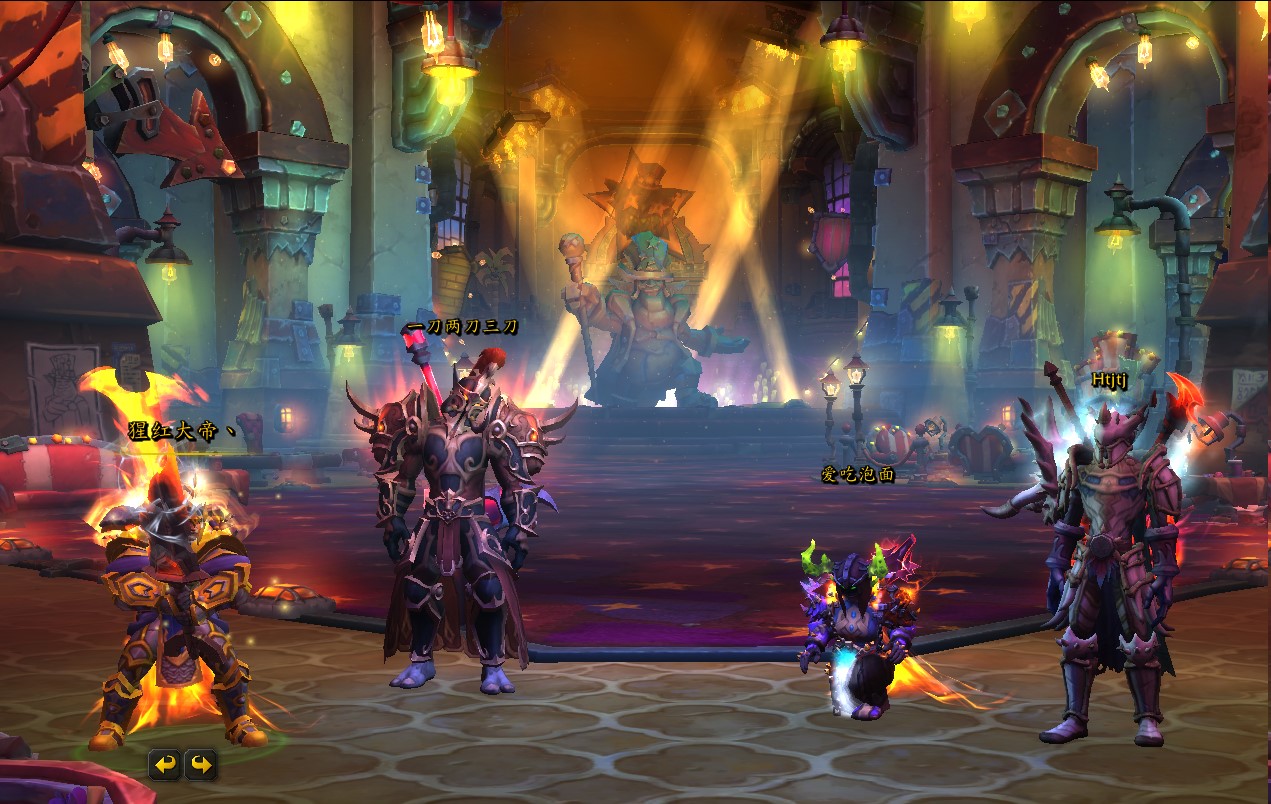The height and width of the screenshot is (804, 1271).
Task: Click the rotate-left arrow button
Action: pos(165,765)
